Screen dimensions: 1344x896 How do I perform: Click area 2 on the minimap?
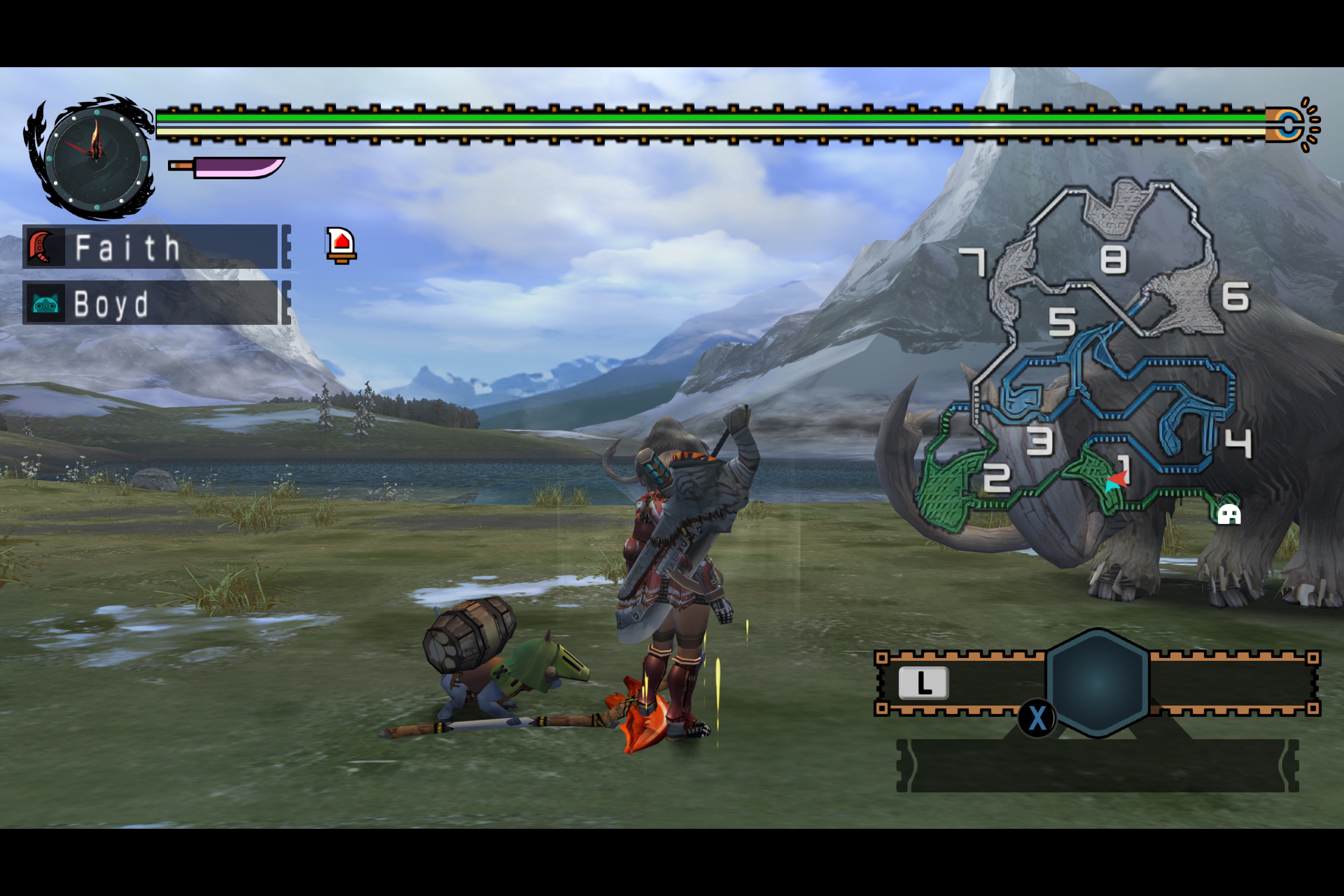pos(996,477)
